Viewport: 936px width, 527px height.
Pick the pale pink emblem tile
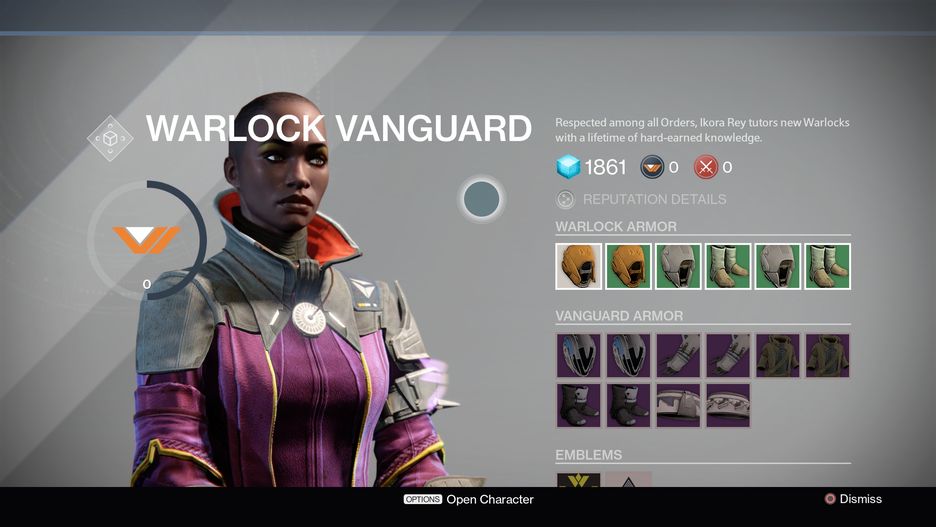coord(628,480)
